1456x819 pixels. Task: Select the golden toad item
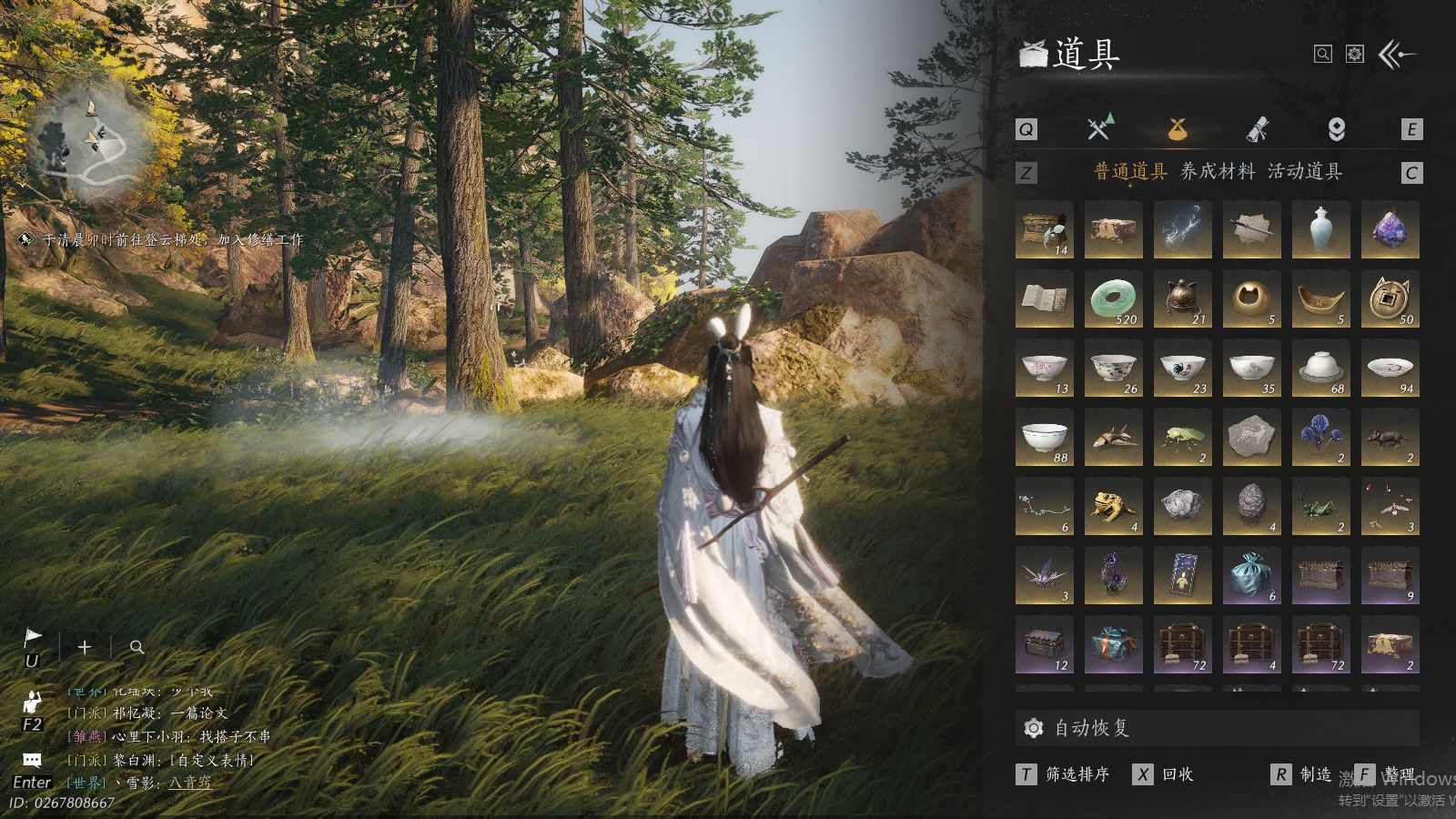pyautogui.click(x=1113, y=507)
